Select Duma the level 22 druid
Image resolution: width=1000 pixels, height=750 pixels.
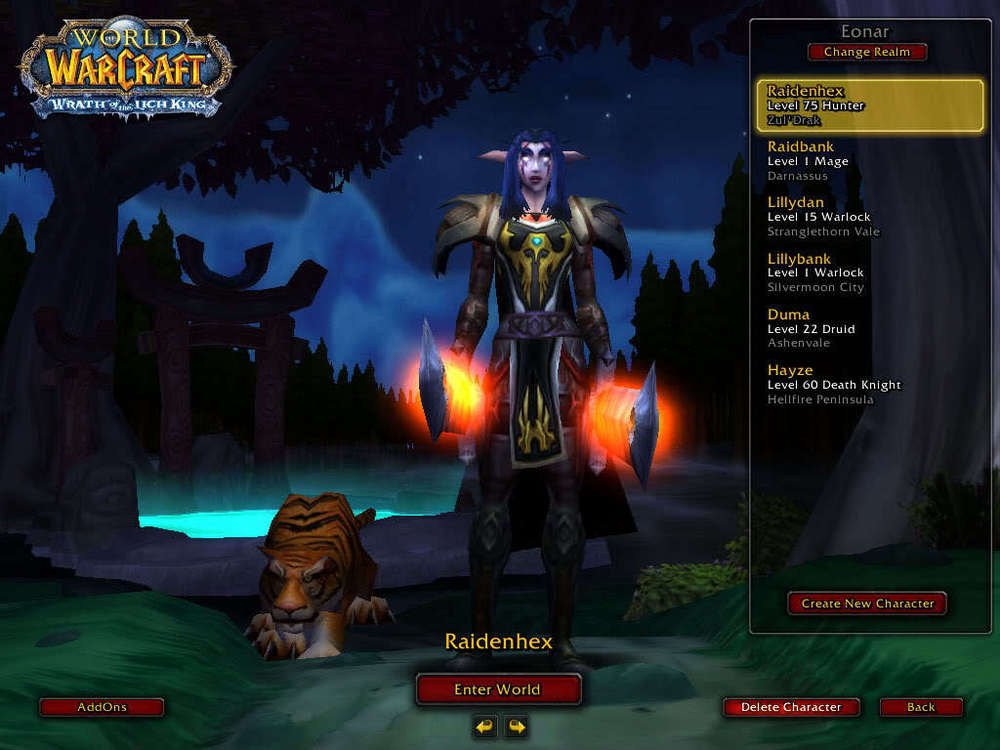869,329
